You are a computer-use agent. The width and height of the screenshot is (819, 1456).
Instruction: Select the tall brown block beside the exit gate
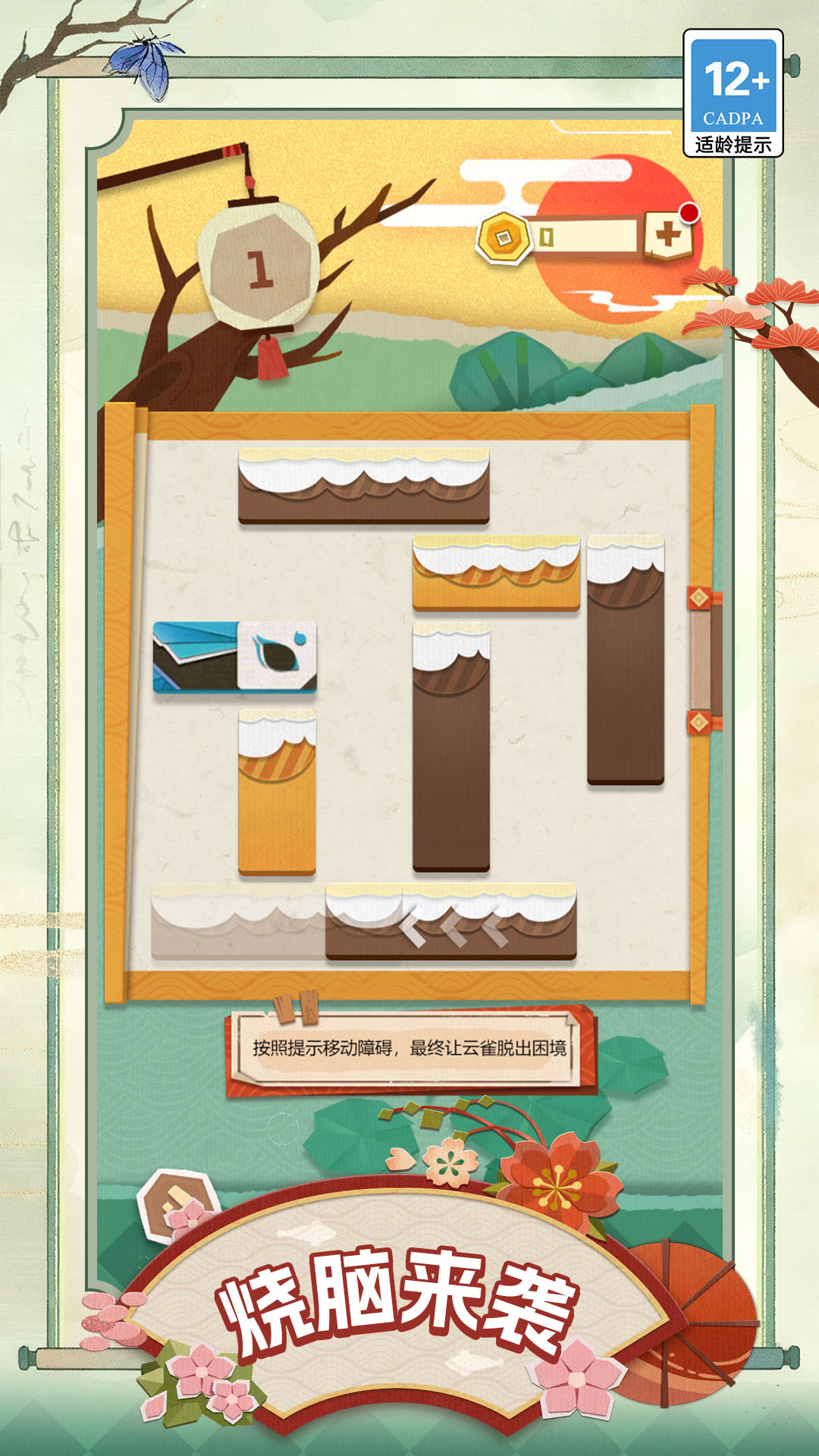coord(626,660)
